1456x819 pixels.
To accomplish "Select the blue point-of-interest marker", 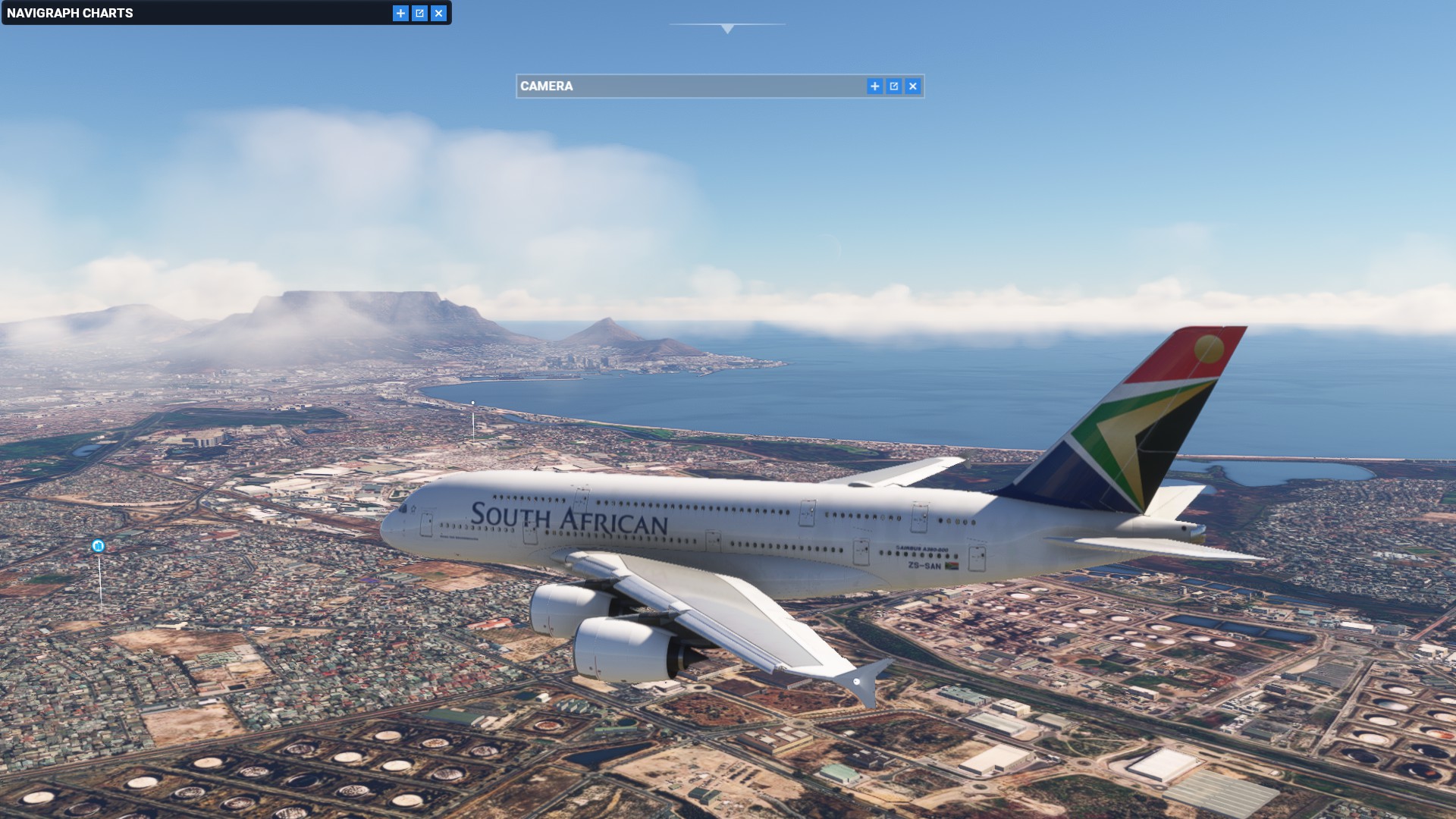I will [98, 546].
